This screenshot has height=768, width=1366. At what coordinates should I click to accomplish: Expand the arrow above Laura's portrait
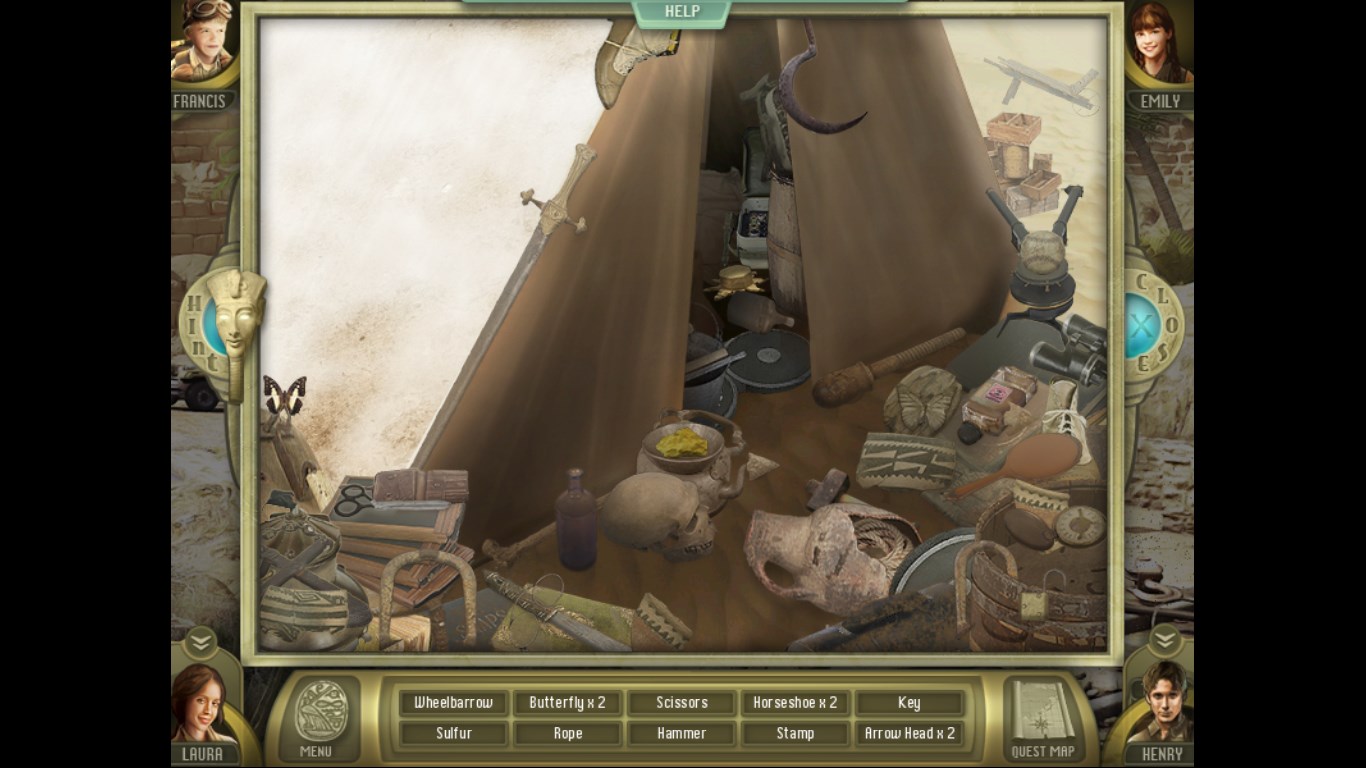200,640
